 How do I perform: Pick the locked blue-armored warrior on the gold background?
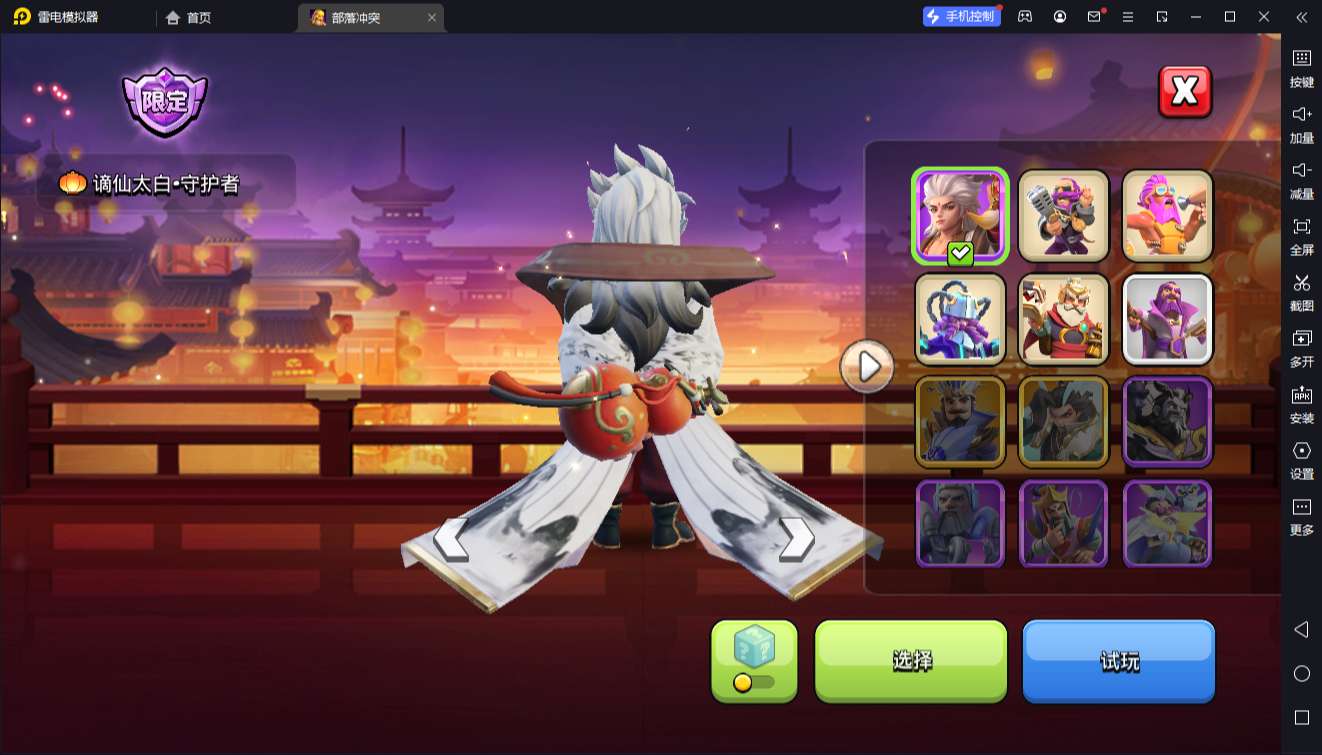[960, 421]
